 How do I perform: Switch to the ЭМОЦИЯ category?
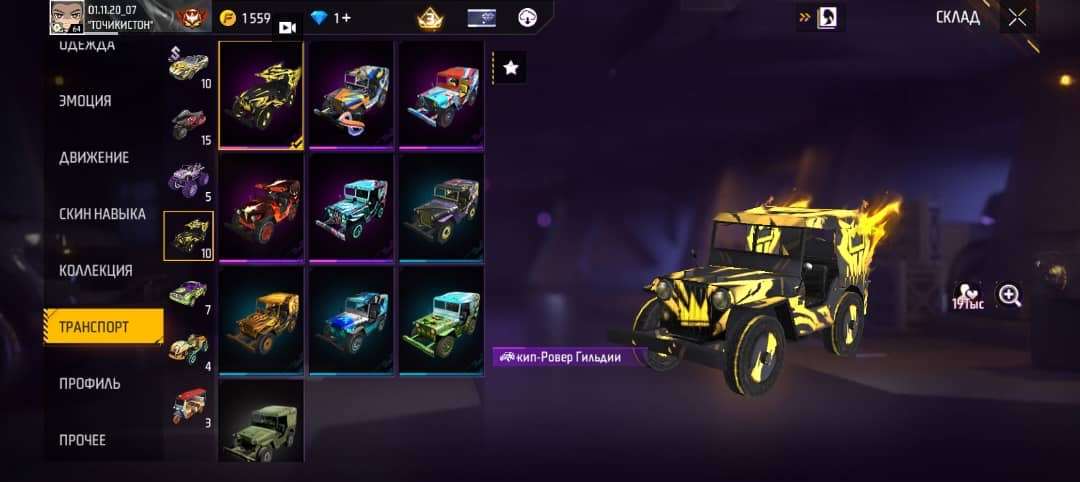click(86, 101)
